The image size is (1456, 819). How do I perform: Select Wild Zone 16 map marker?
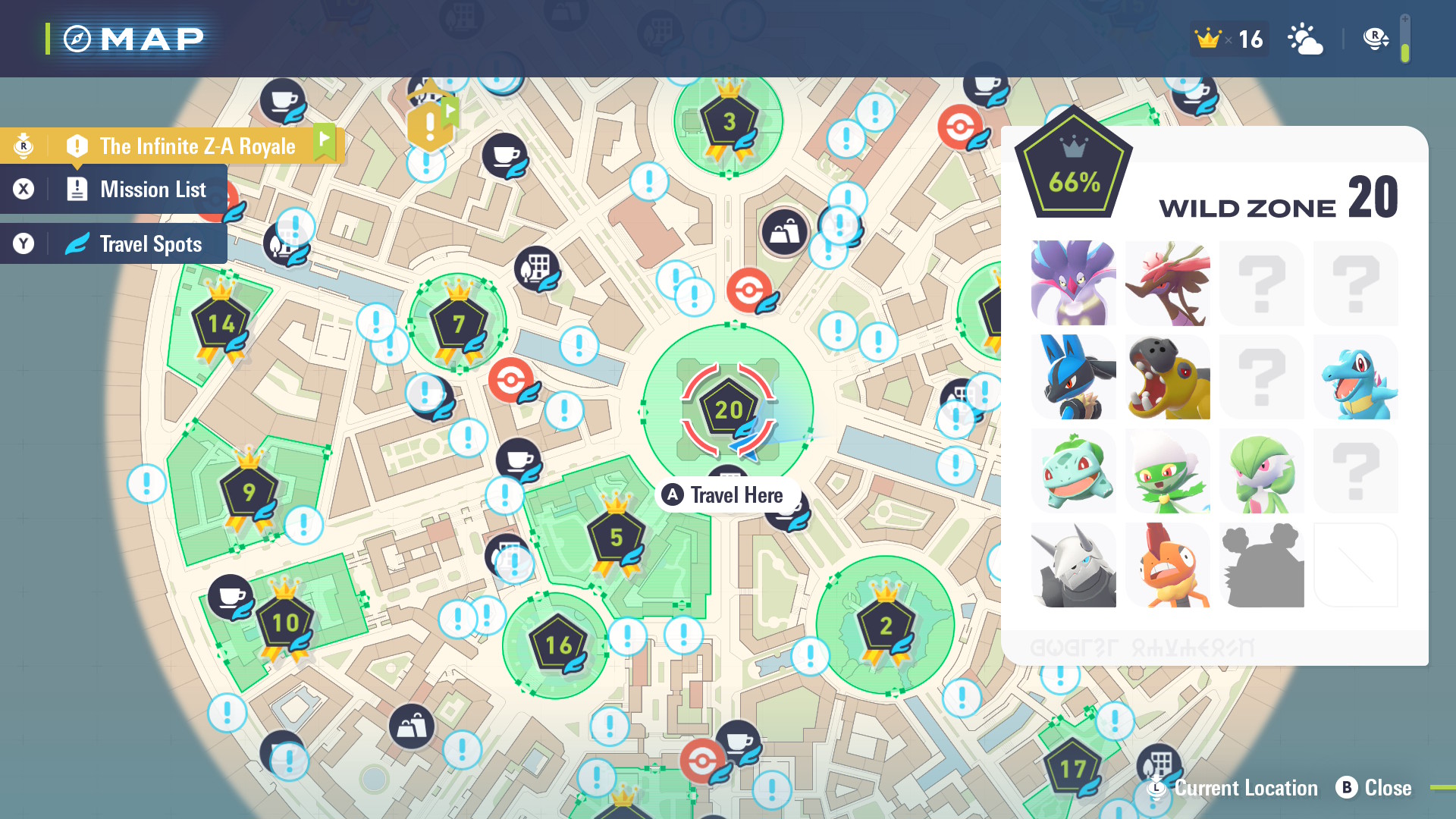[x=558, y=645]
